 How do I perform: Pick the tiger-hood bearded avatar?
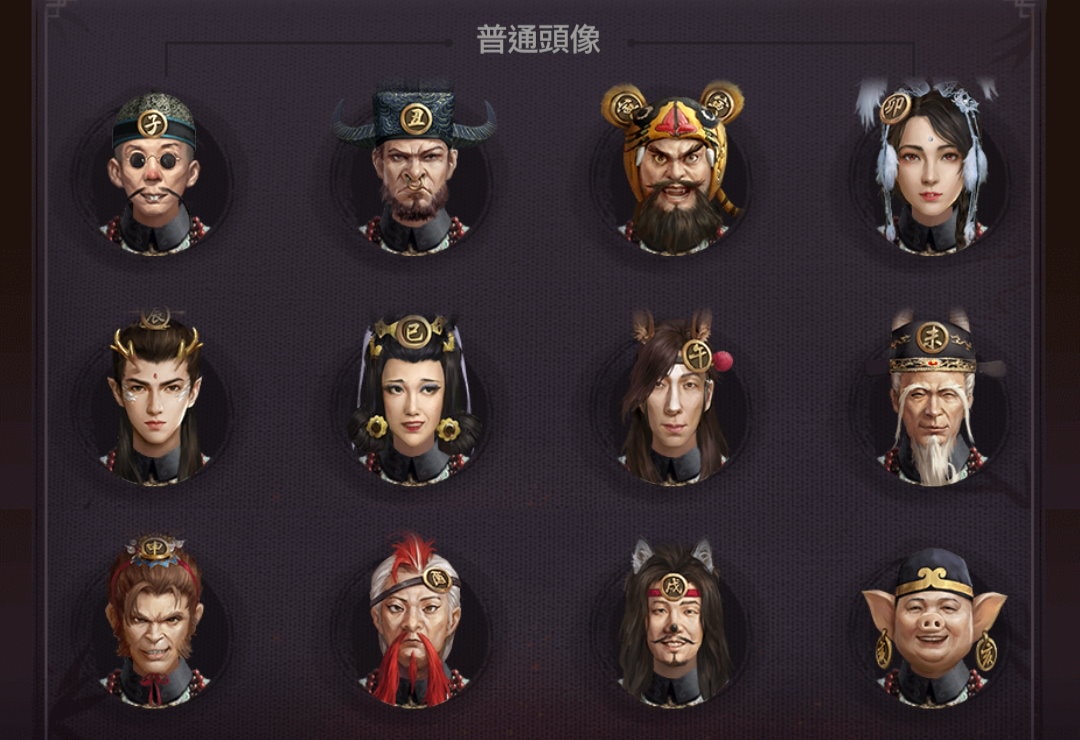coord(672,172)
